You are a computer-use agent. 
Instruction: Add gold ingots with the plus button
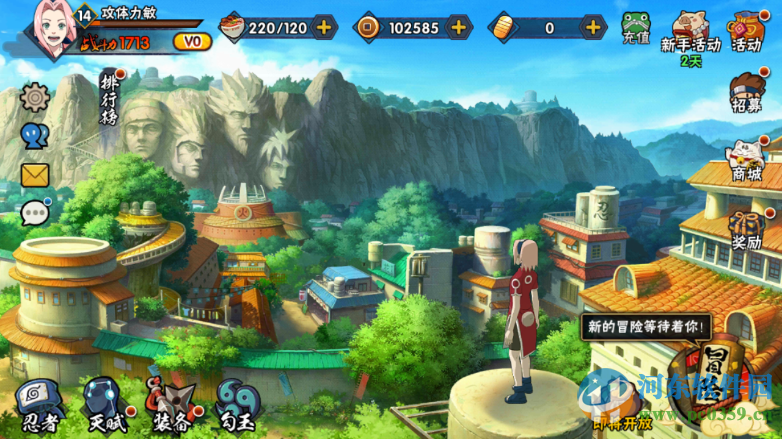click(x=592, y=27)
